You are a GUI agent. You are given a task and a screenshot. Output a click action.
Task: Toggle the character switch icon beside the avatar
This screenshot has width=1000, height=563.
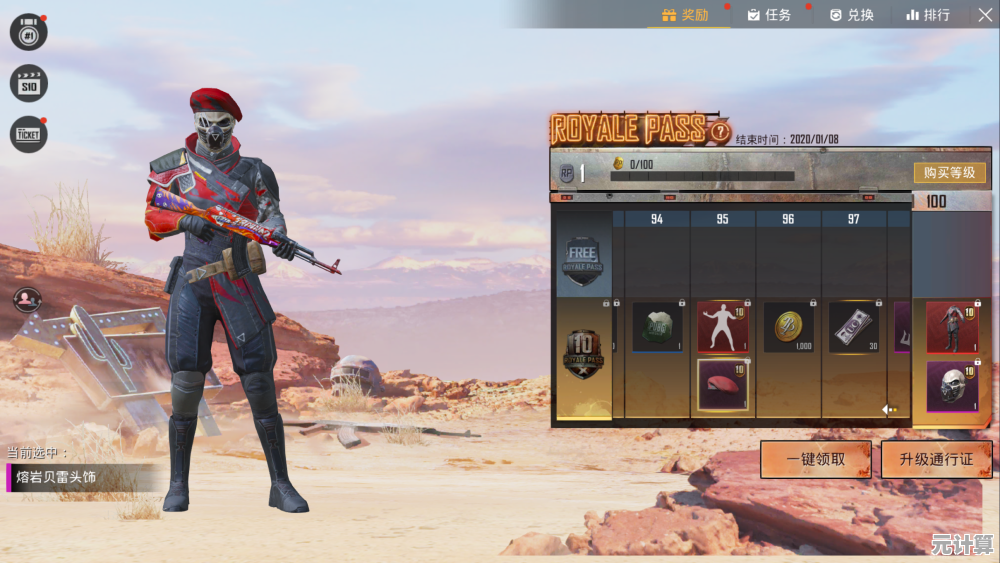pos(27,298)
